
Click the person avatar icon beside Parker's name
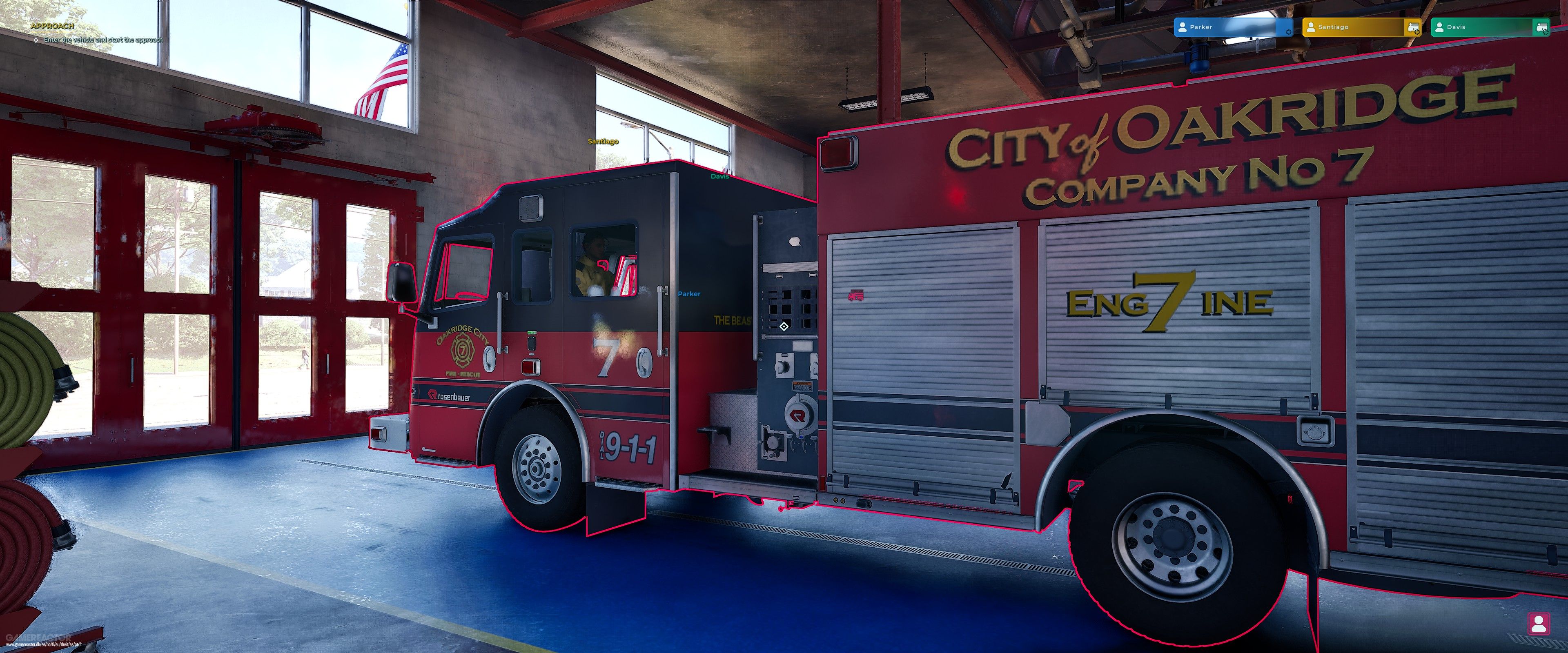[1183, 27]
